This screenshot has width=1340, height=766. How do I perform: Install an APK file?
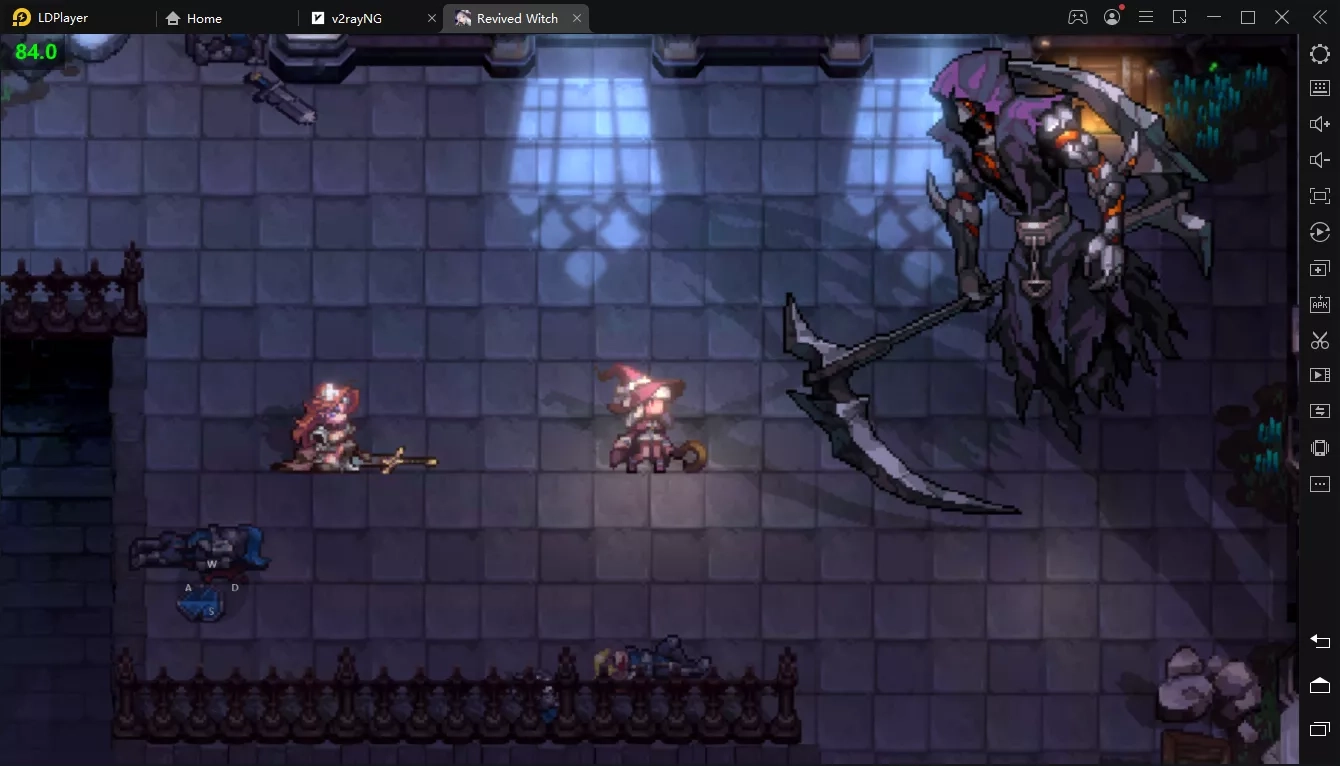click(x=1320, y=303)
